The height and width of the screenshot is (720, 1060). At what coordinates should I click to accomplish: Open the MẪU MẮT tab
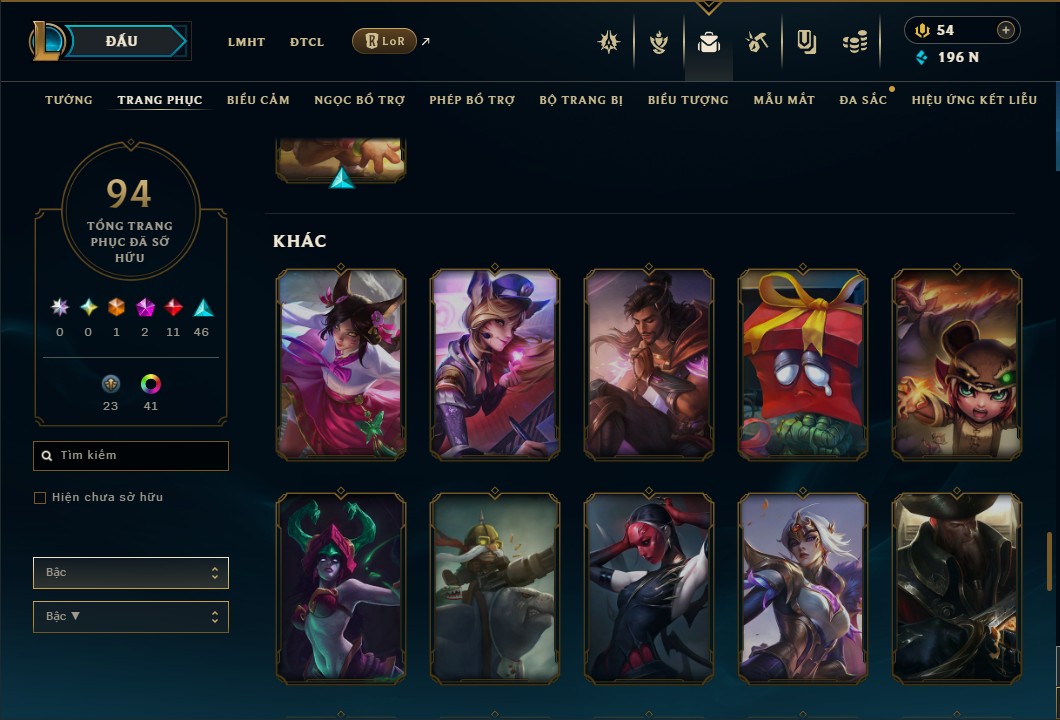pos(784,100)
